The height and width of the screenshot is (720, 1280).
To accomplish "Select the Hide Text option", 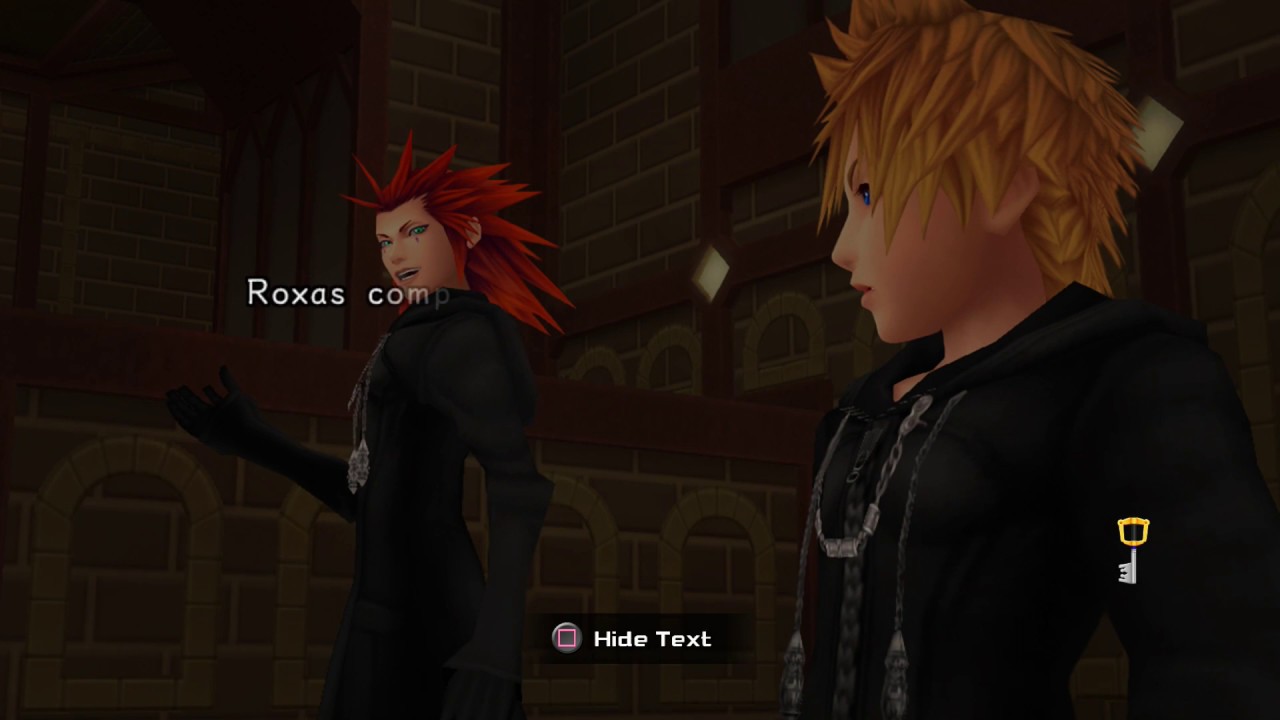I will [632, 639].
